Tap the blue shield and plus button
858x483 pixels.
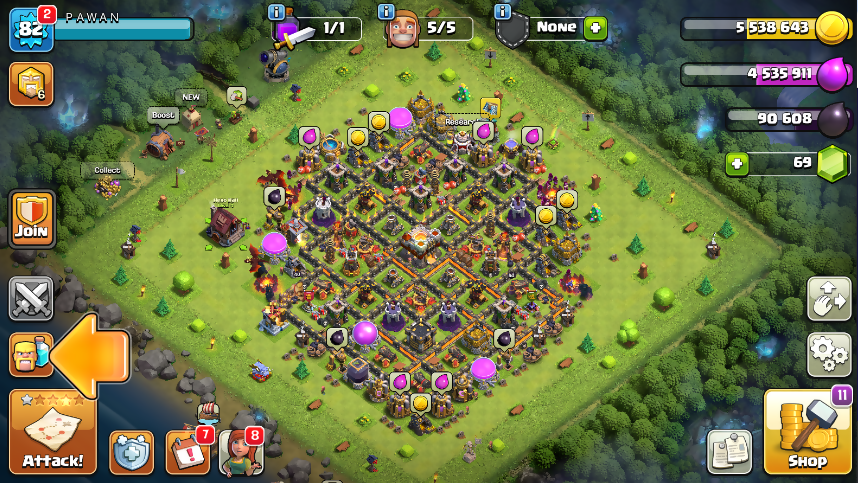[x=131, y=452]
